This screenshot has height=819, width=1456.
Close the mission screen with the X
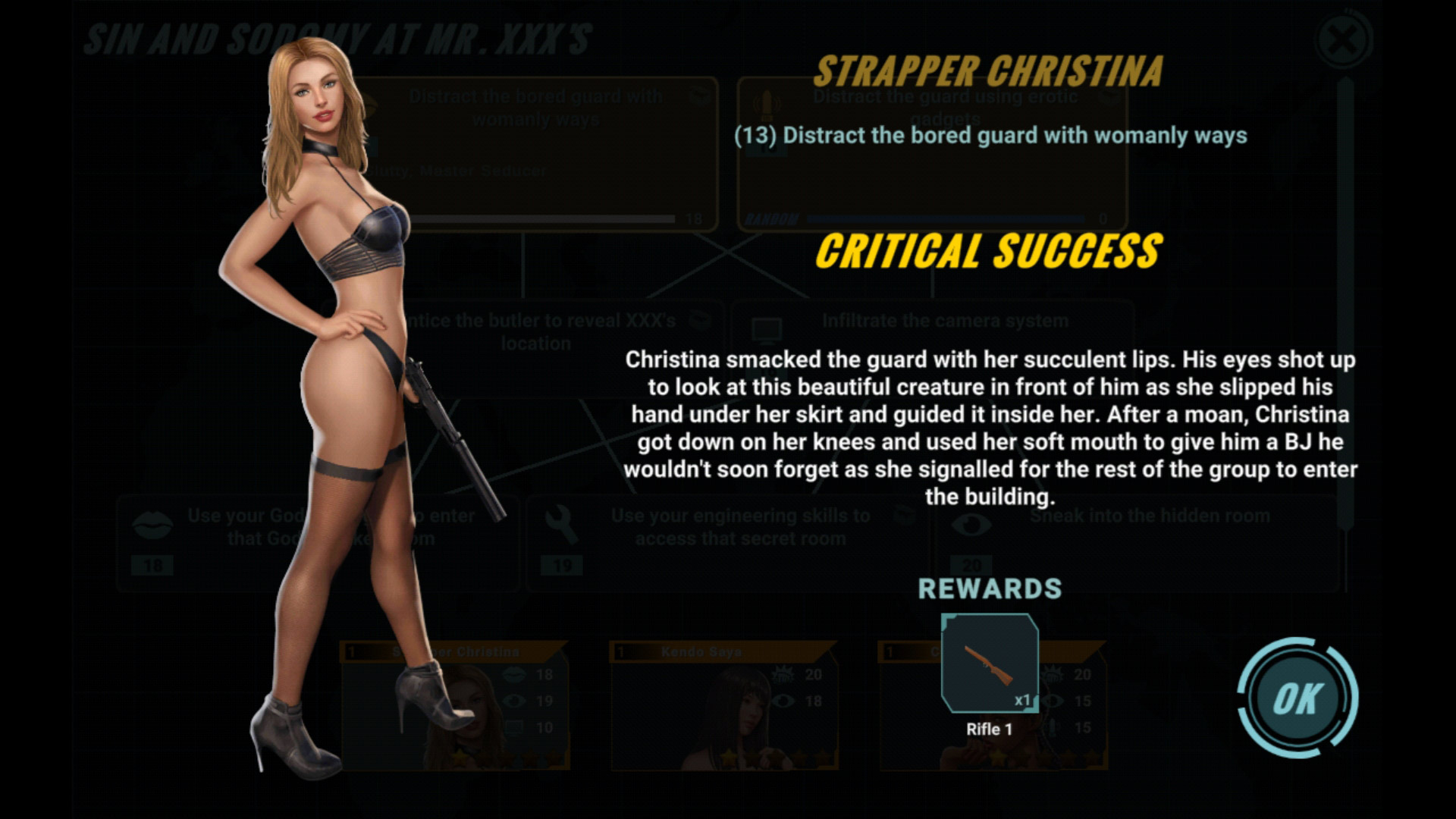(1344, 39)
